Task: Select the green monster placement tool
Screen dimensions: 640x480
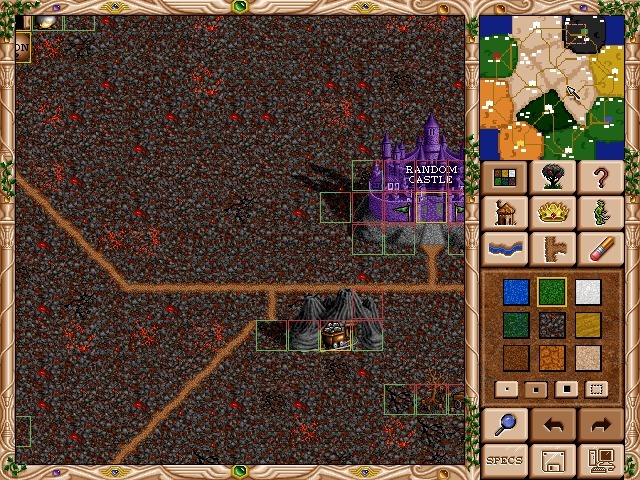Action: 600,213
